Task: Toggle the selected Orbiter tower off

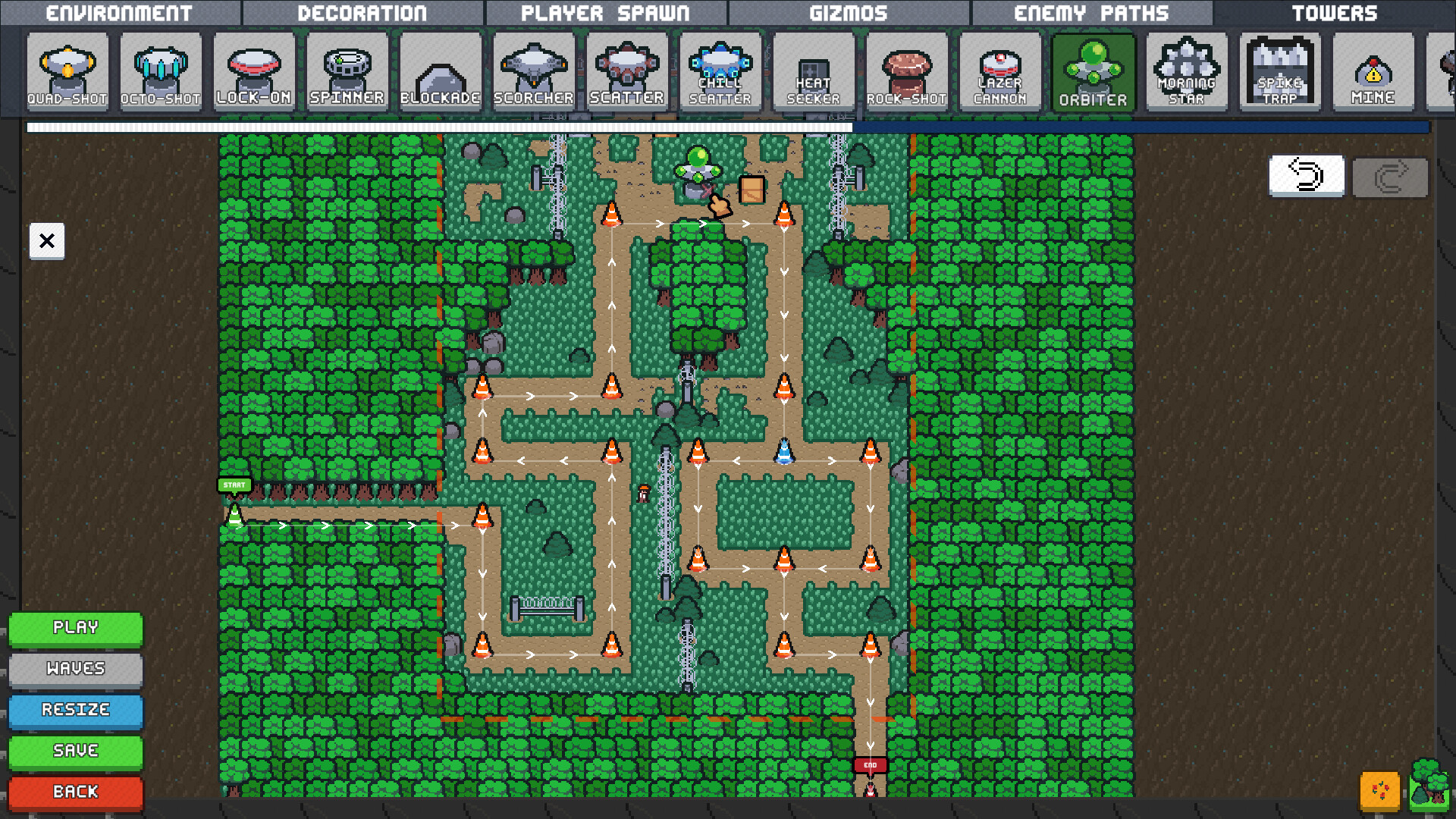Action: [1094, 70]
